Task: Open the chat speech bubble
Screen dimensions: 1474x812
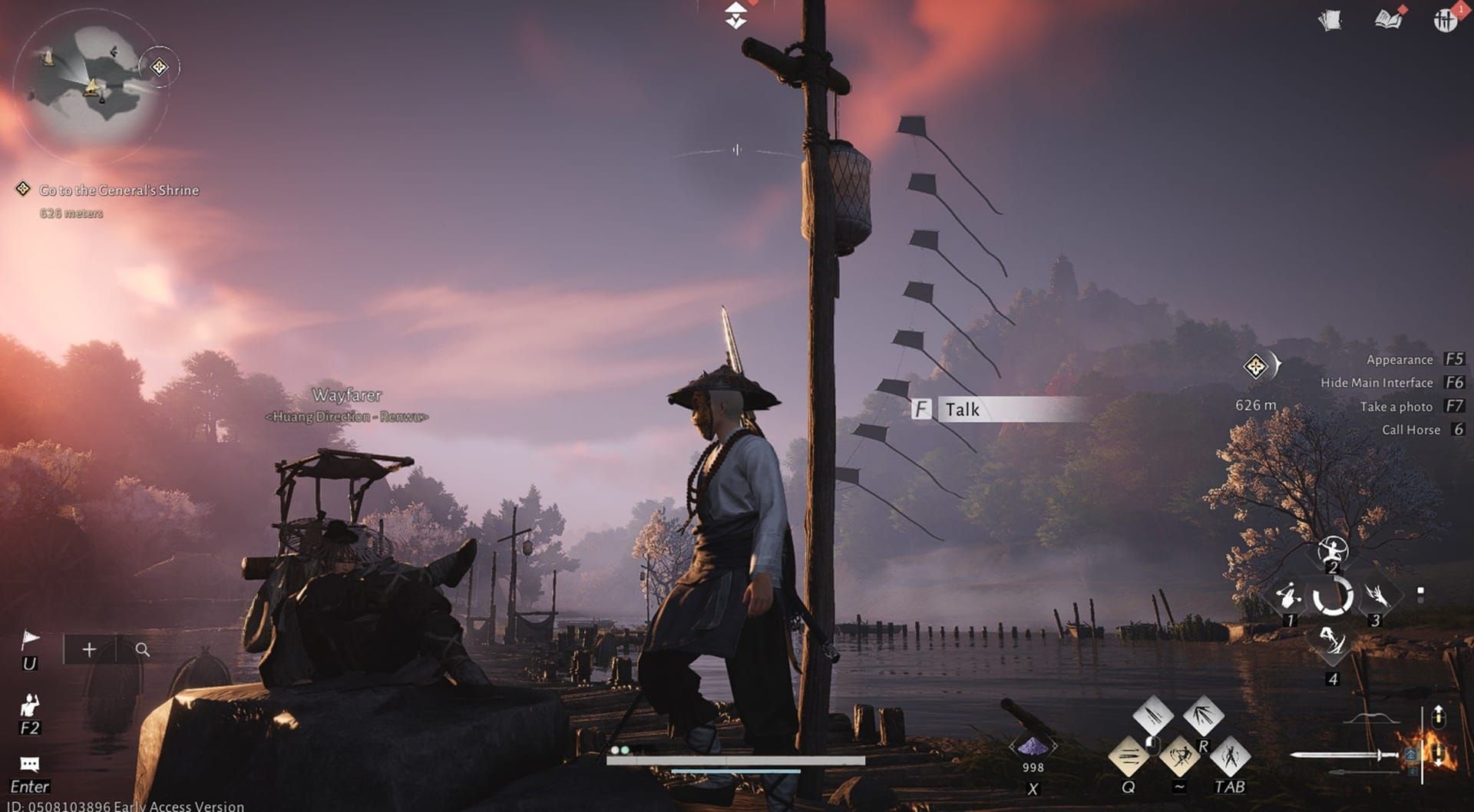Action: click(x=29, y=764)
